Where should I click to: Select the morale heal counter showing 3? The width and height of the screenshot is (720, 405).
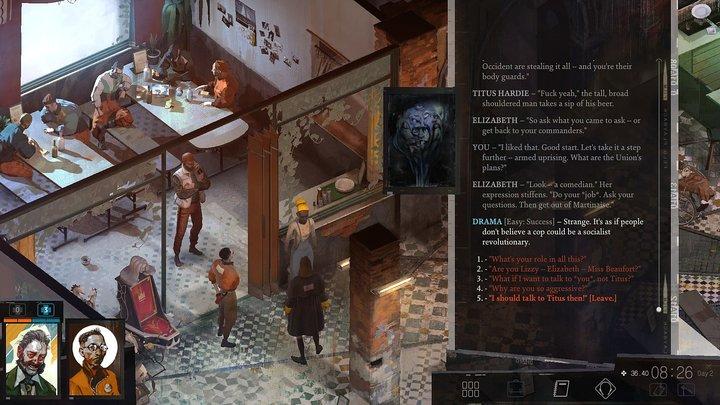pos(45,310)
